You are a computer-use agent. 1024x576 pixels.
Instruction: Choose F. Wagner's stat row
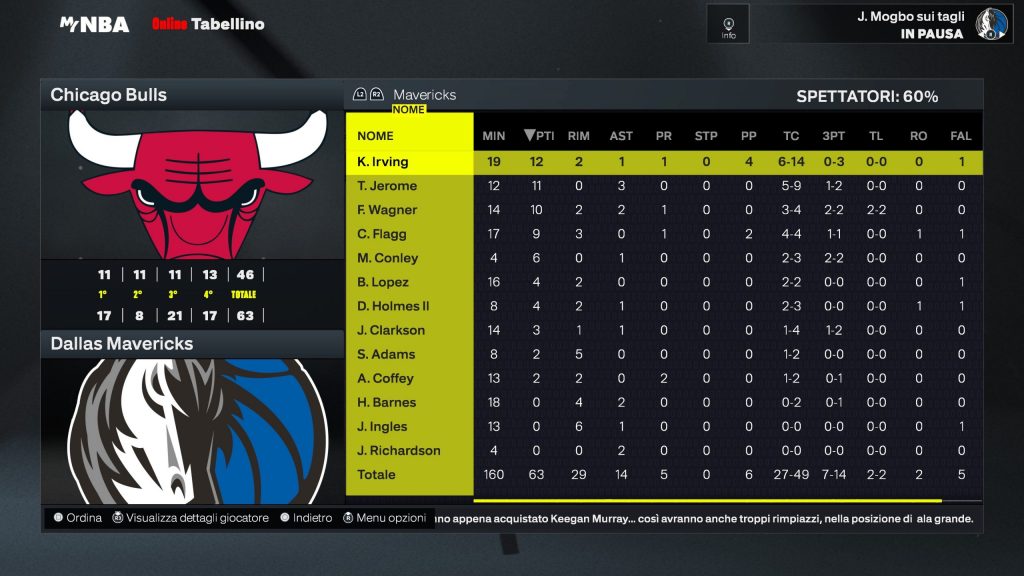[387, 210]
